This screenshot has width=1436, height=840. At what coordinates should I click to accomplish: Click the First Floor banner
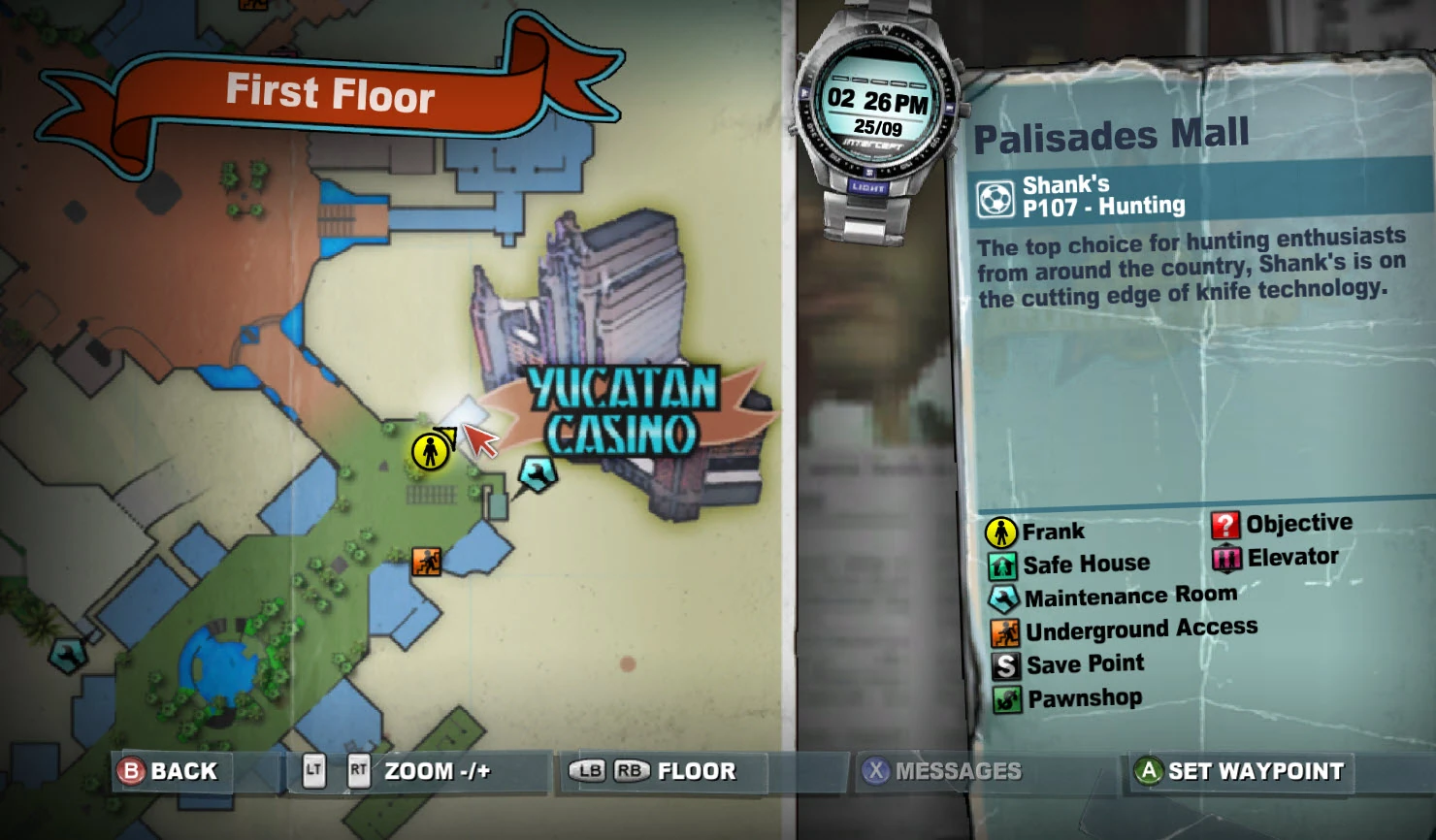tap(330, 92)
